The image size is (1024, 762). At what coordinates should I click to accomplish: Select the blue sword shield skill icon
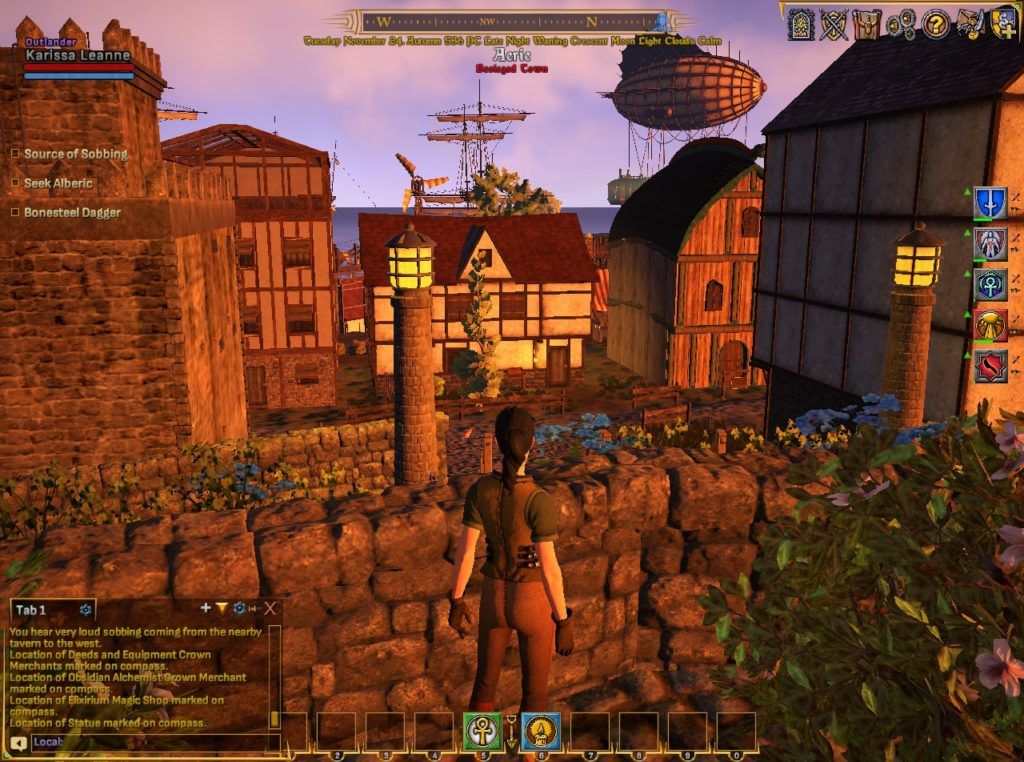pos(990,202)
